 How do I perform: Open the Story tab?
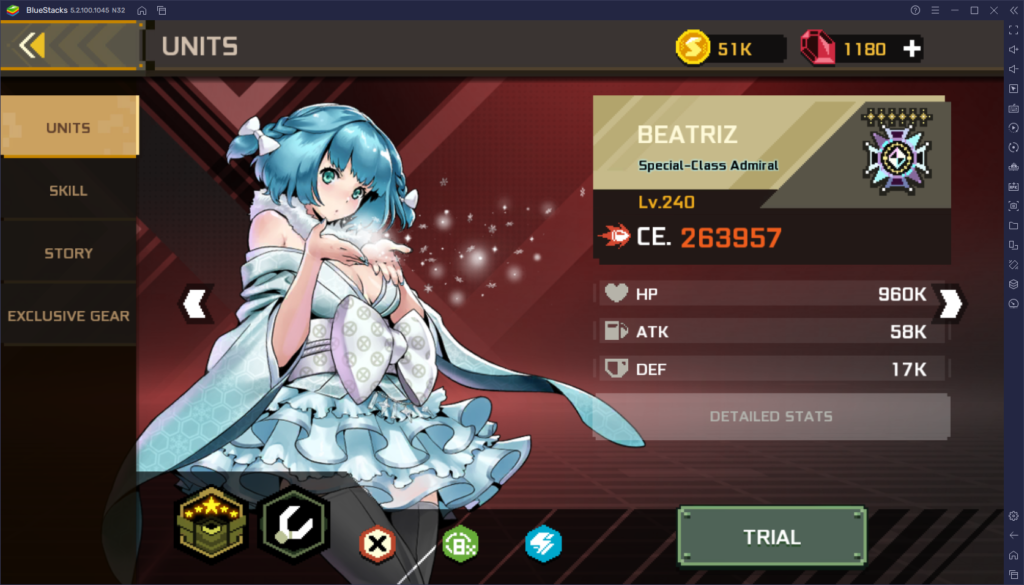point(68,253)
